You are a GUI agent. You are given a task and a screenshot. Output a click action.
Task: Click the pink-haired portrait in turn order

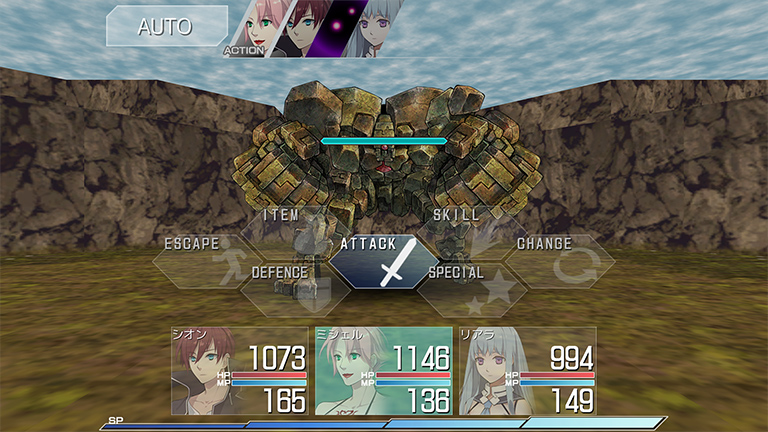click(253, 25)
